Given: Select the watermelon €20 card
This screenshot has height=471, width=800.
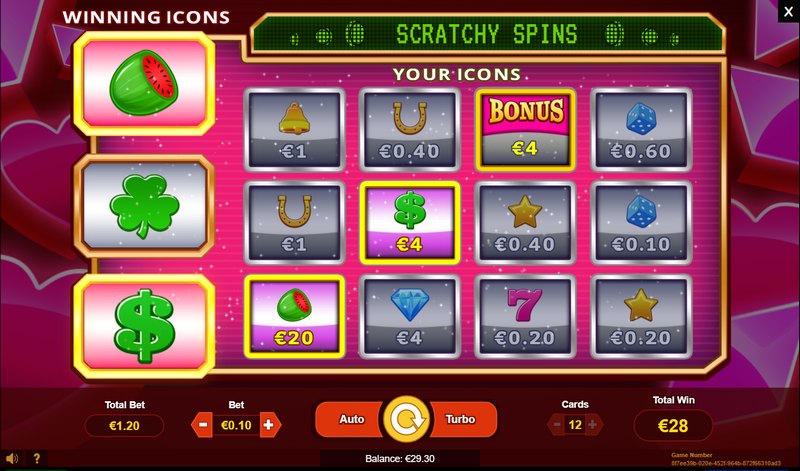Looking at the screenshot, I should tap(295, 313).
